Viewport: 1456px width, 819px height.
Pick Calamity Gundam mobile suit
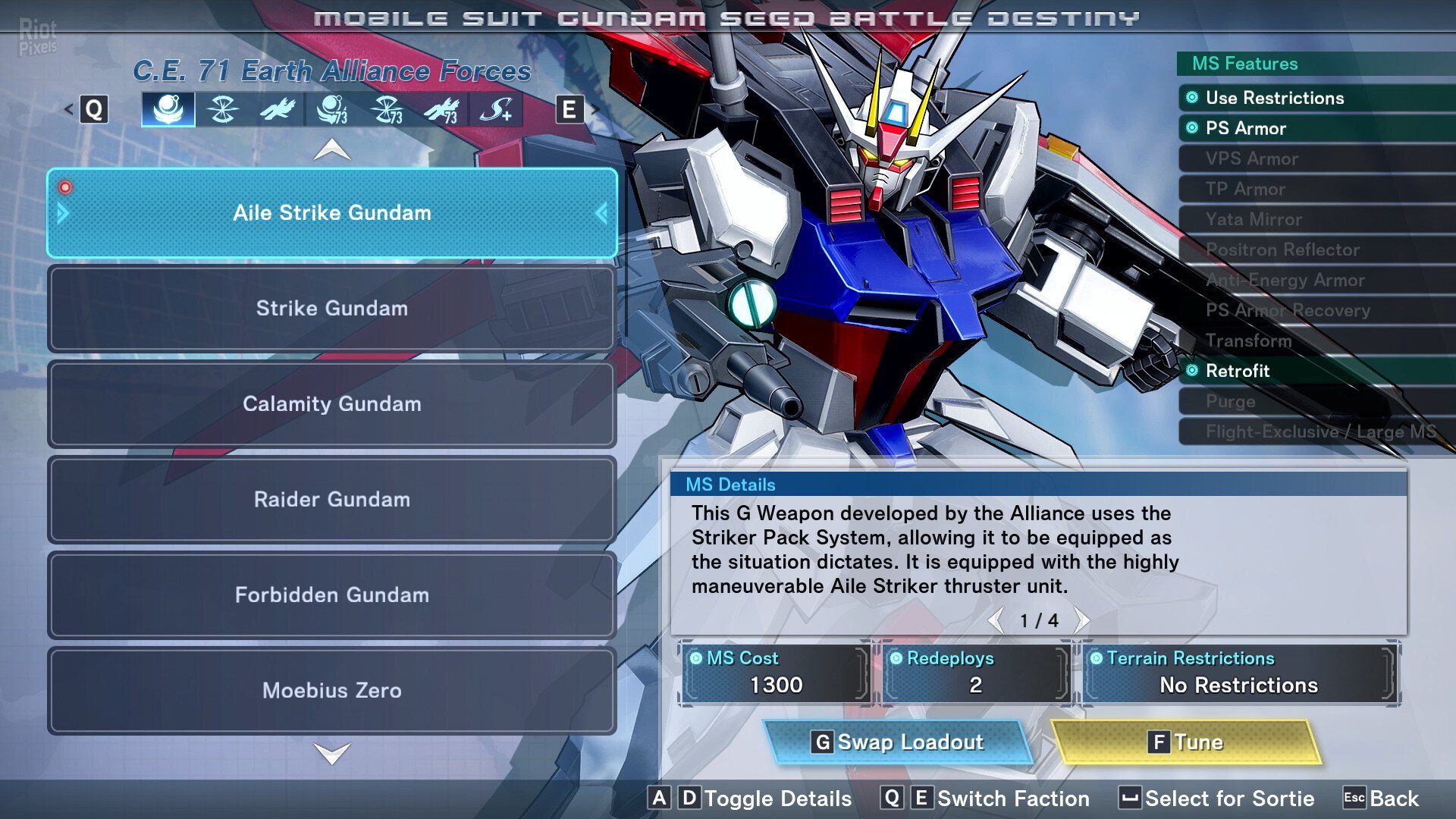(x=332, y=404)
